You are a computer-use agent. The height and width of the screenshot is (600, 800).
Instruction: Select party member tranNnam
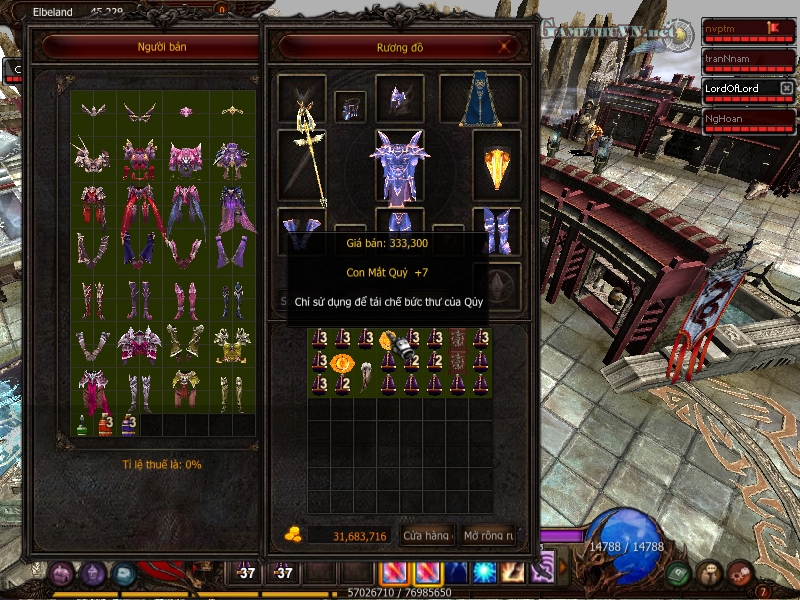(x=732, y=60)
